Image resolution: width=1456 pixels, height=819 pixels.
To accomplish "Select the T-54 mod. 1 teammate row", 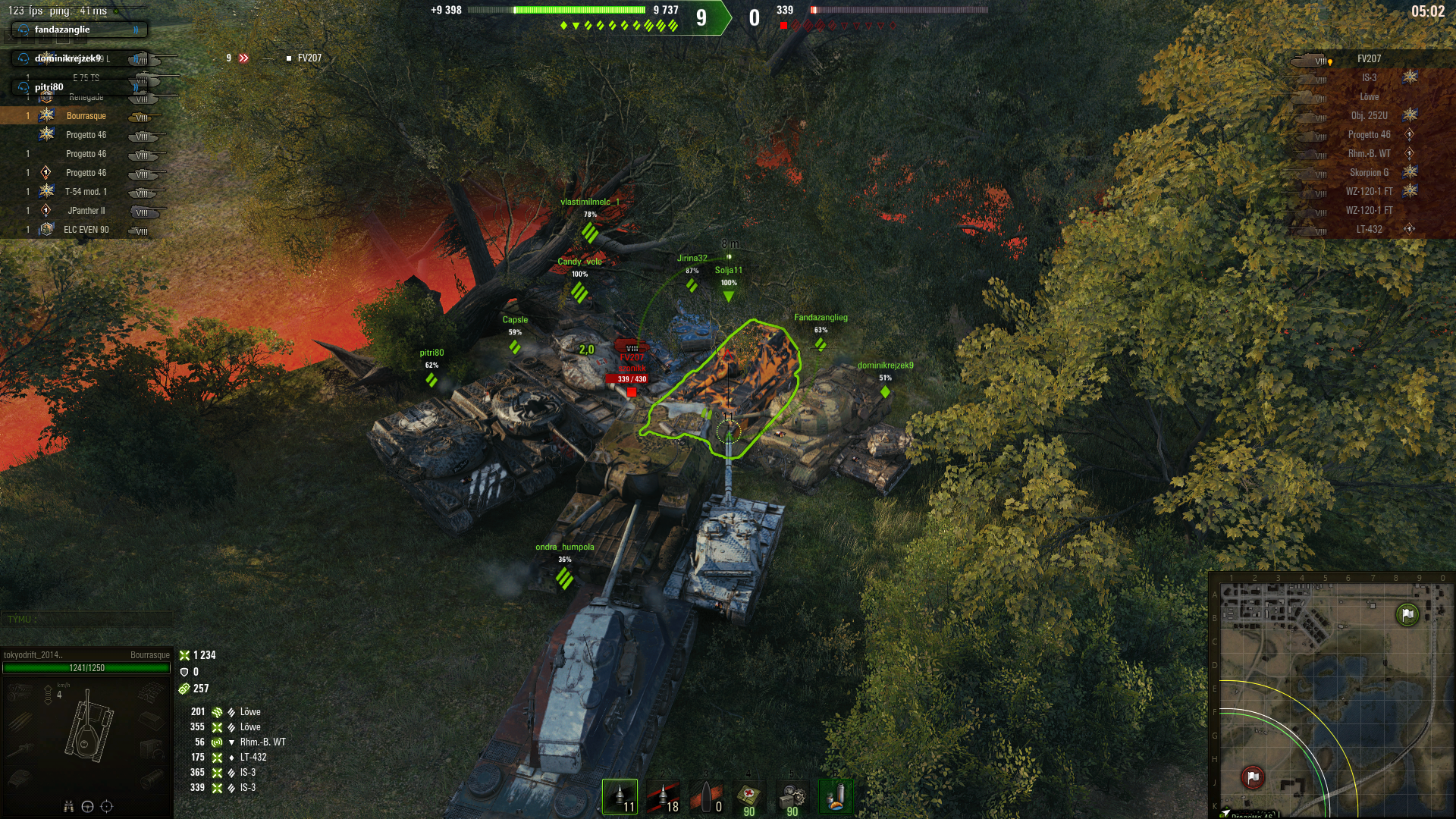I will pyautogui.click(x=86, y=192).
